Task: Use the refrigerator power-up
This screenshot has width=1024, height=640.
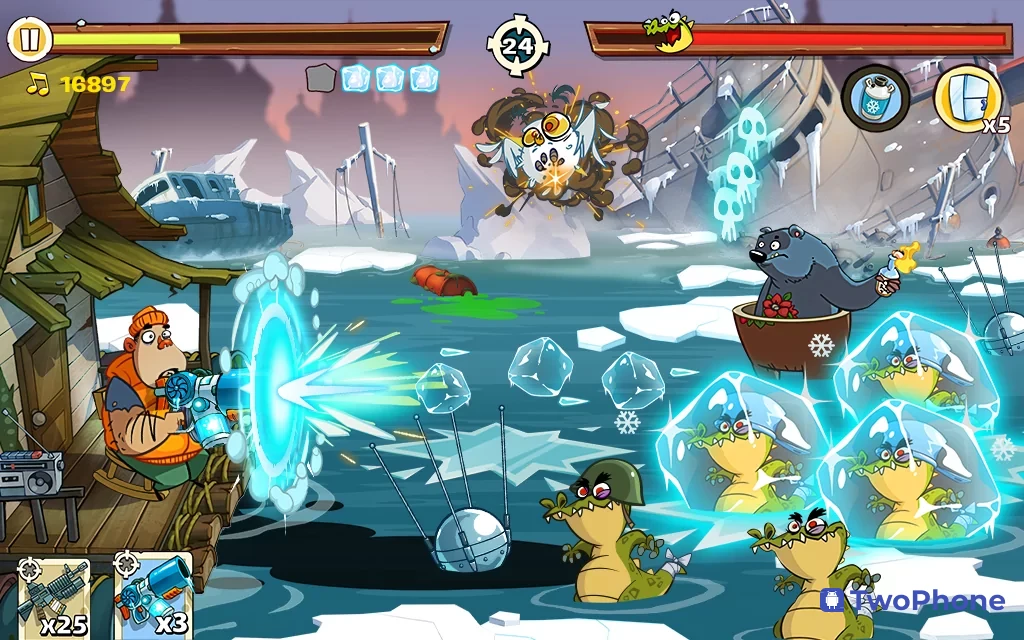Action: coord(966,98)
